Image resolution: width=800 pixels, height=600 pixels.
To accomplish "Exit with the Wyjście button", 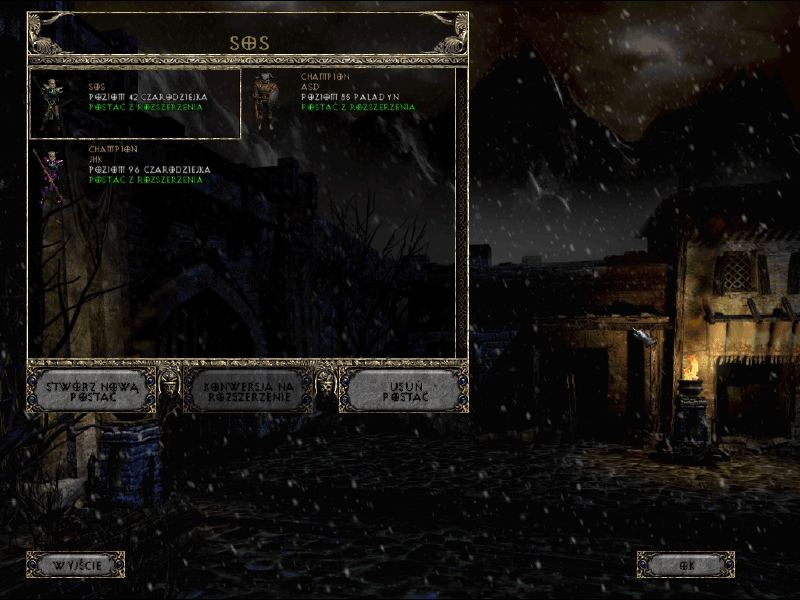I will pos(75,565).
